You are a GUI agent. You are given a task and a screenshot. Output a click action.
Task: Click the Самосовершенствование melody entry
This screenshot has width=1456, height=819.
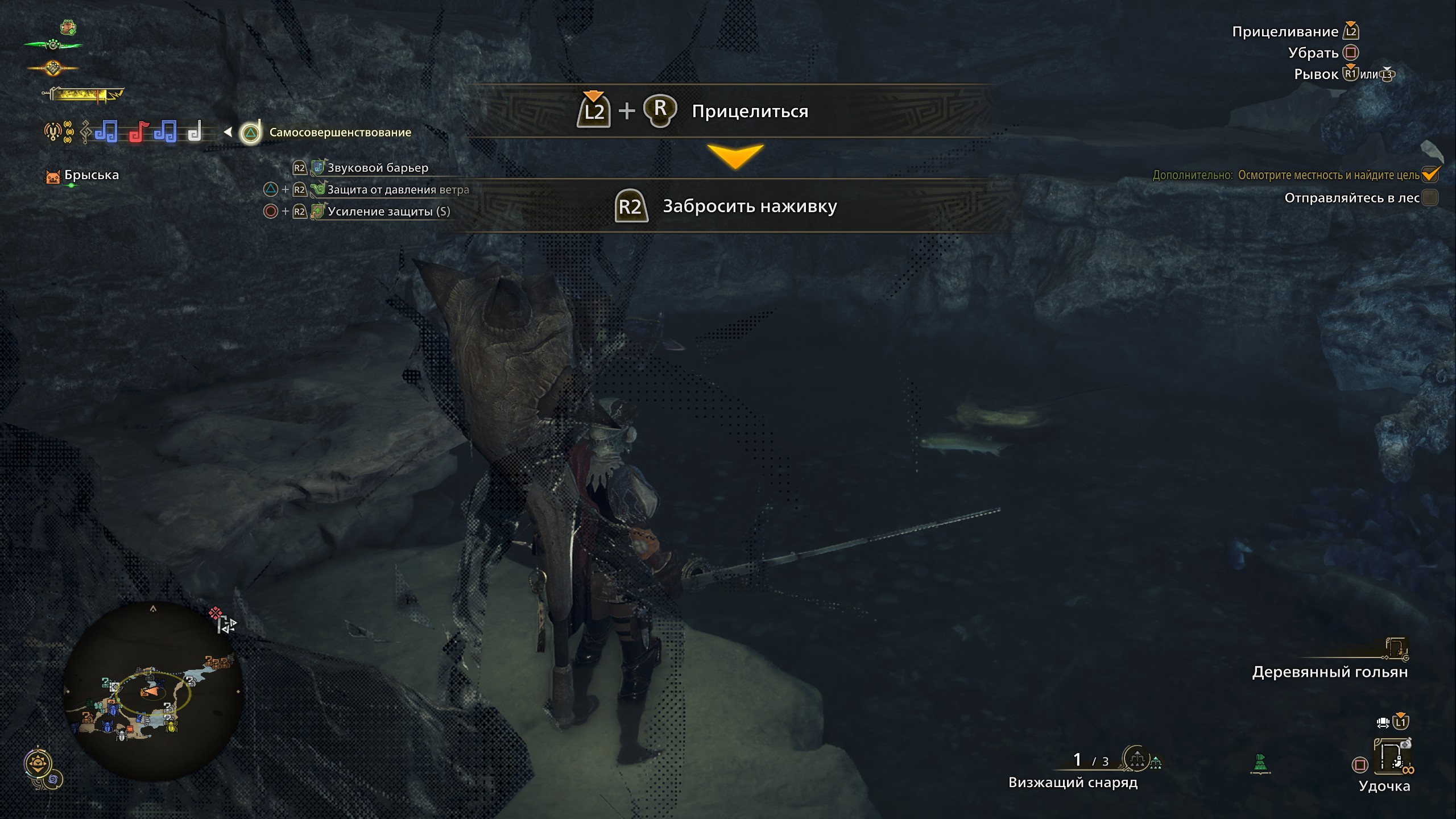point(340,133)
